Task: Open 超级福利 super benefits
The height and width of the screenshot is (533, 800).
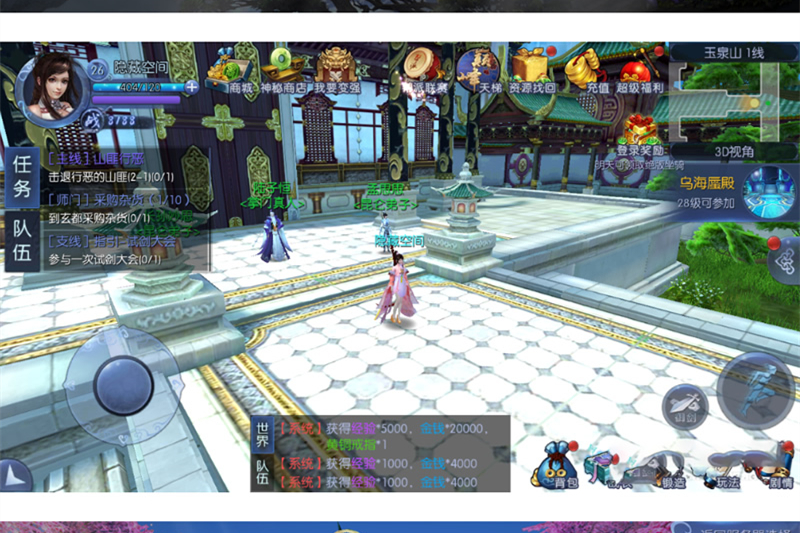Action: [640, 72]
